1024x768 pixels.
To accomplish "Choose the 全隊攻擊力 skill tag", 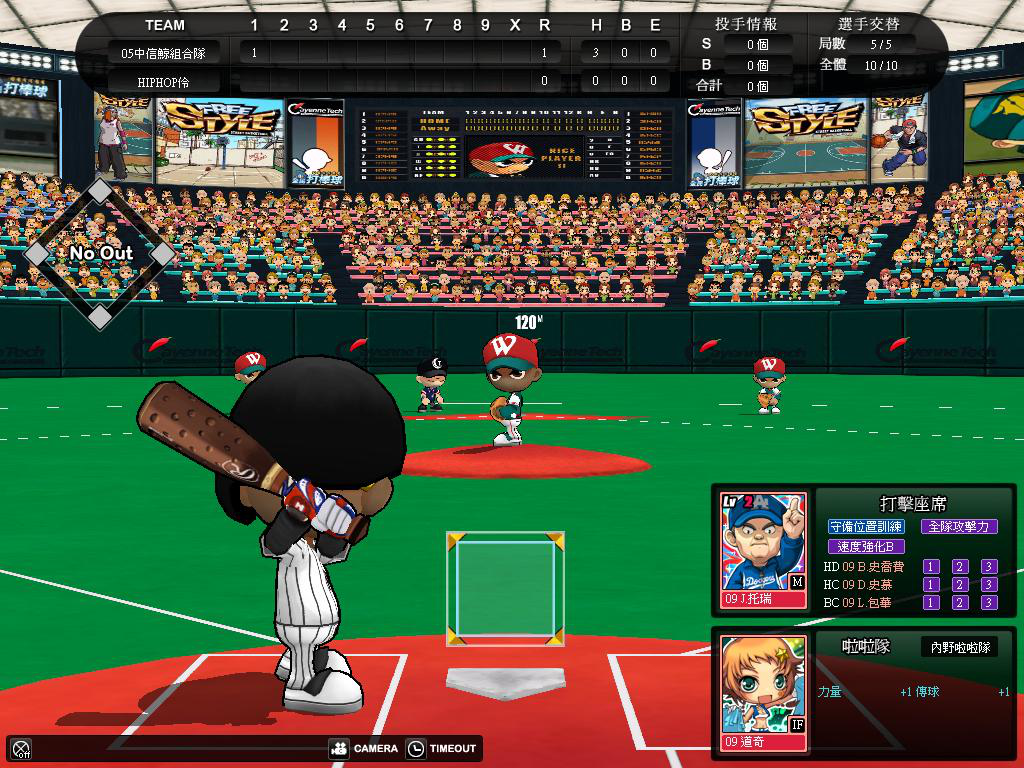I will coord(958,526).
